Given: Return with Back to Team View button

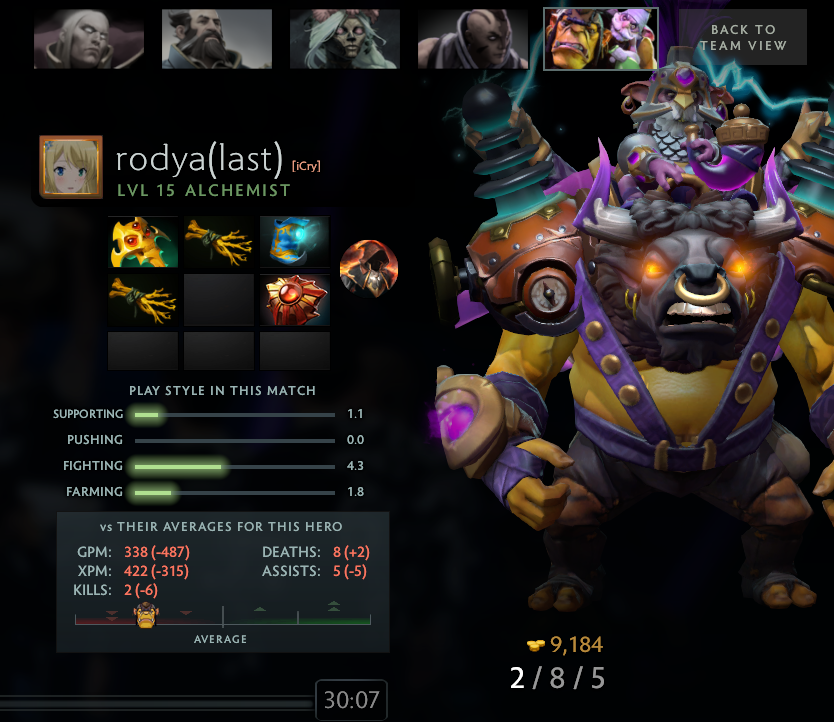Looking at the screenshot, I should click(x=743, y=38).
